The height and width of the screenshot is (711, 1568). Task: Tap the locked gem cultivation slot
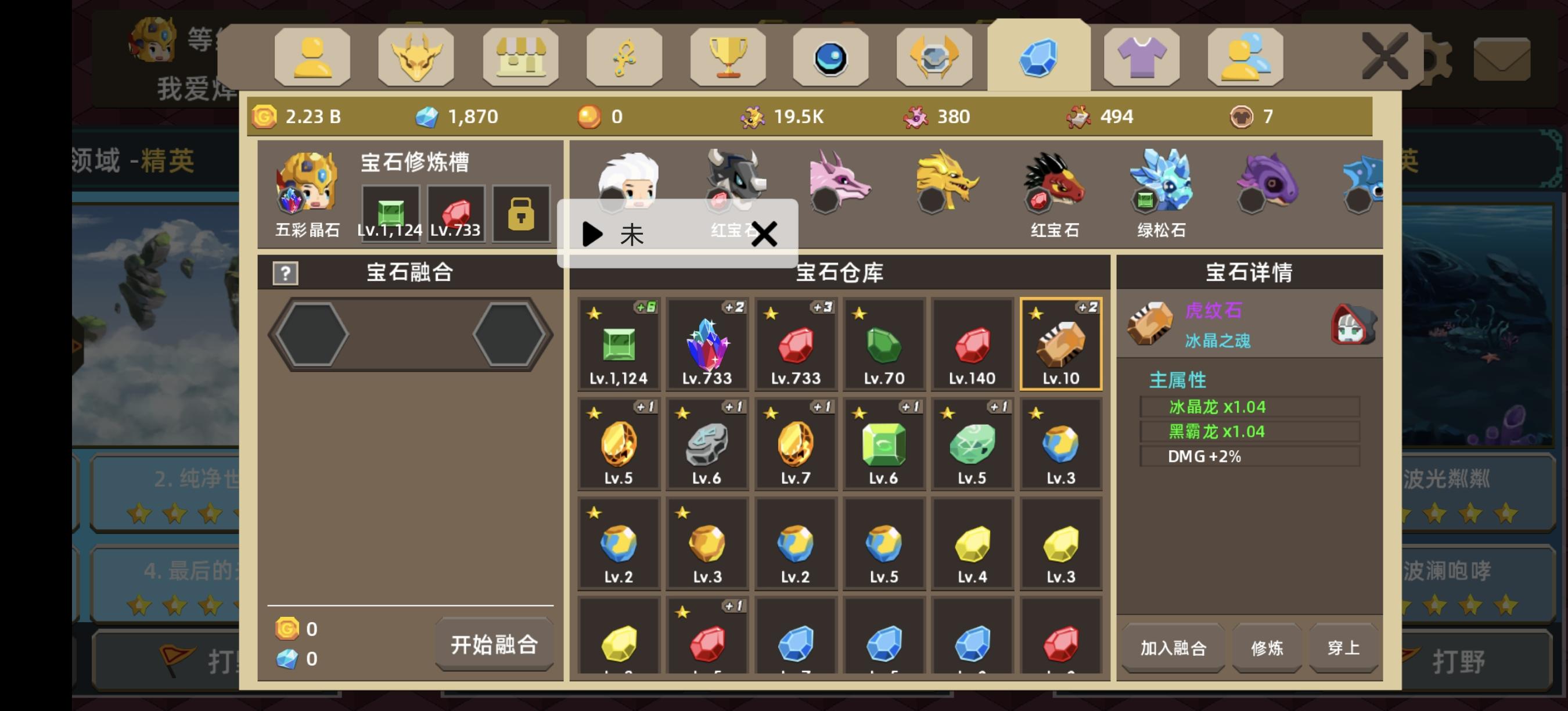coord(522,214)
